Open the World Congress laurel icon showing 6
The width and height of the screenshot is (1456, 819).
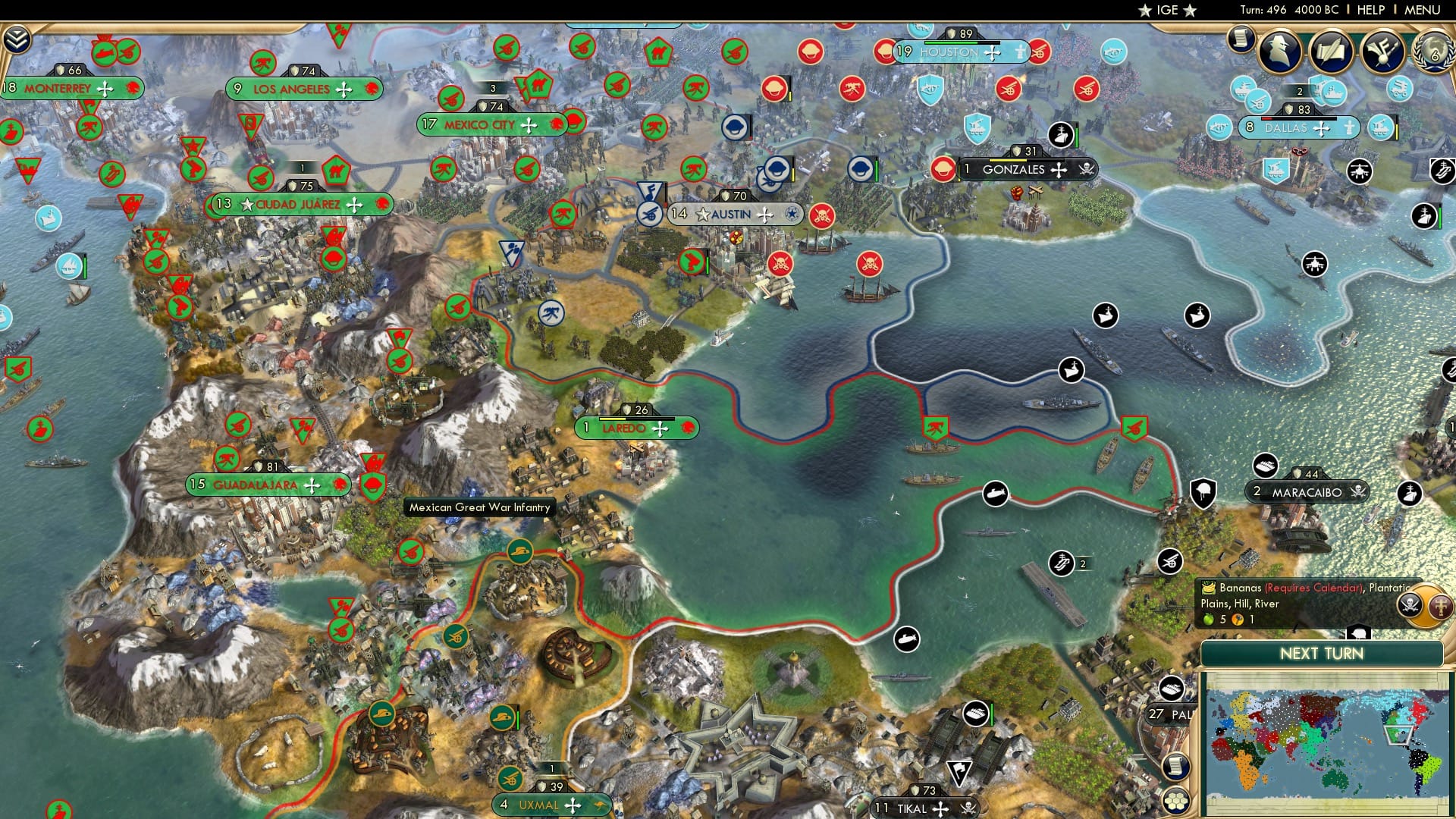pyautogui.click(x=1437, y=50)
